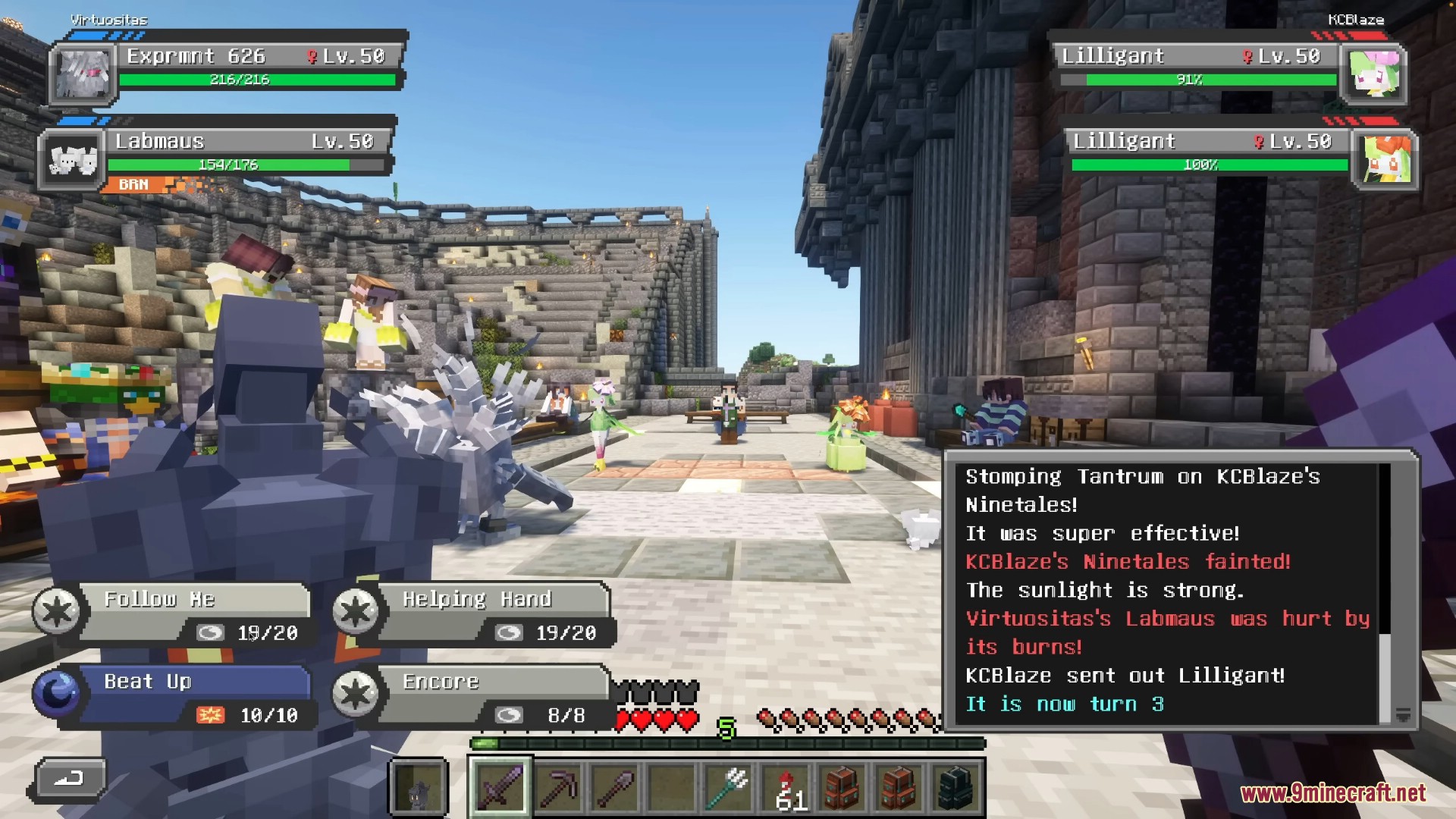
Task: Select the netherite pickaxe hotbar slot
Action: coord(557,787)
